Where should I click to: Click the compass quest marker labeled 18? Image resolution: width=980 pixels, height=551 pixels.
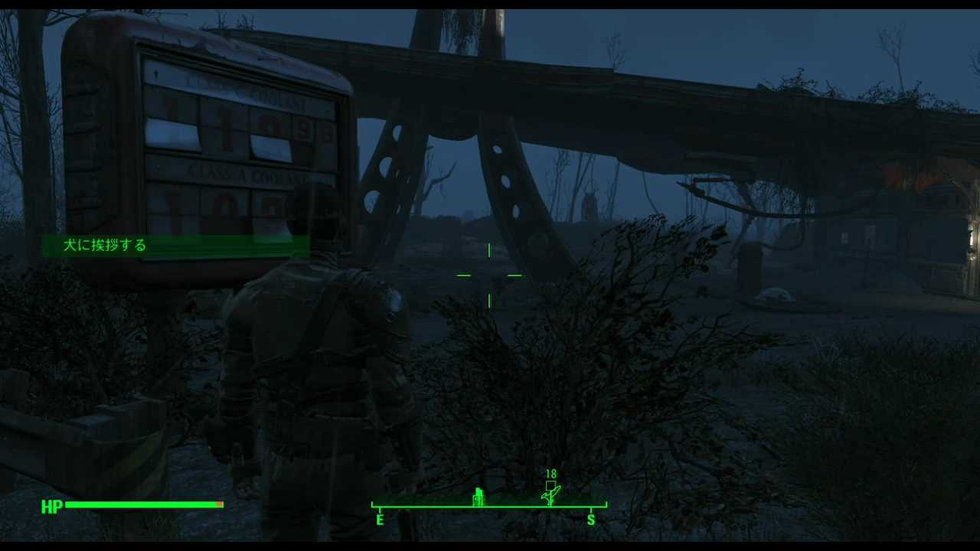pos(550,490)
